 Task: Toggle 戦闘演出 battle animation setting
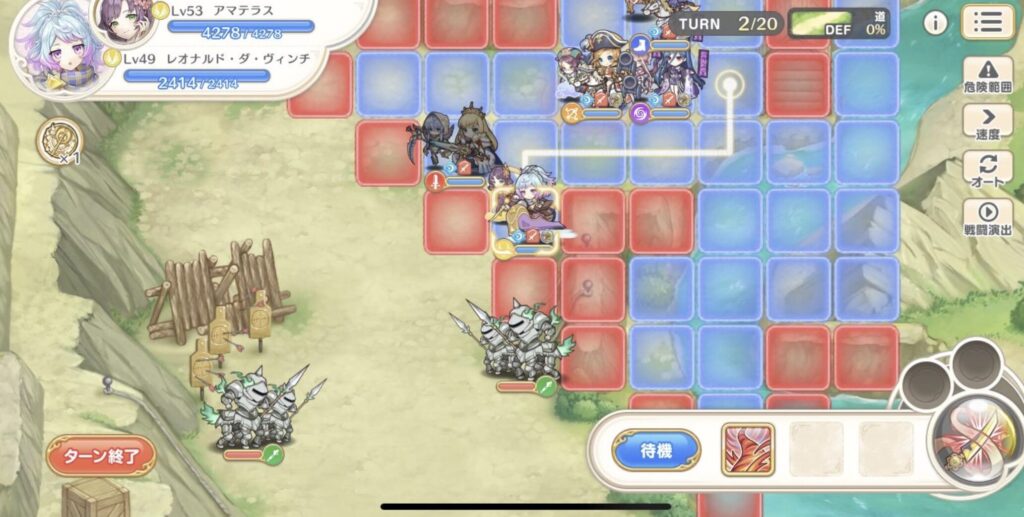pyautogui.click(x=987, y=217)
